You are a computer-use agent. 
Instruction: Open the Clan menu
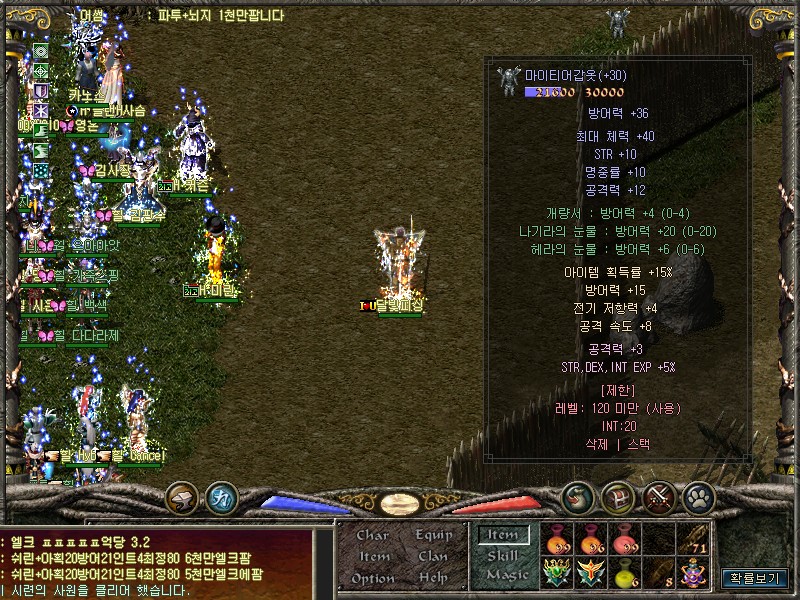434,556
